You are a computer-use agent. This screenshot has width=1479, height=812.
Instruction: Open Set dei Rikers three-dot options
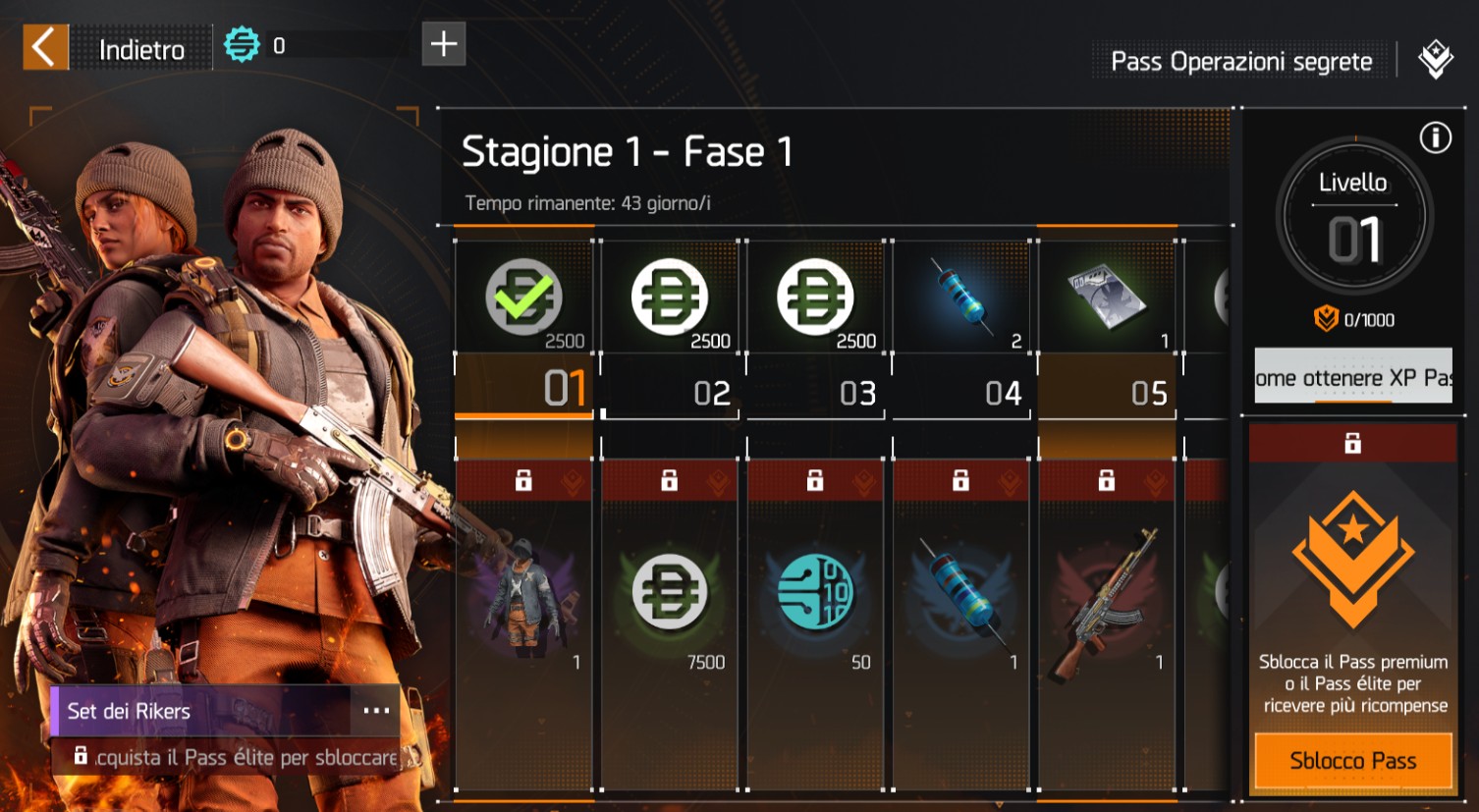pyautogui.click(x=376, y=711)
